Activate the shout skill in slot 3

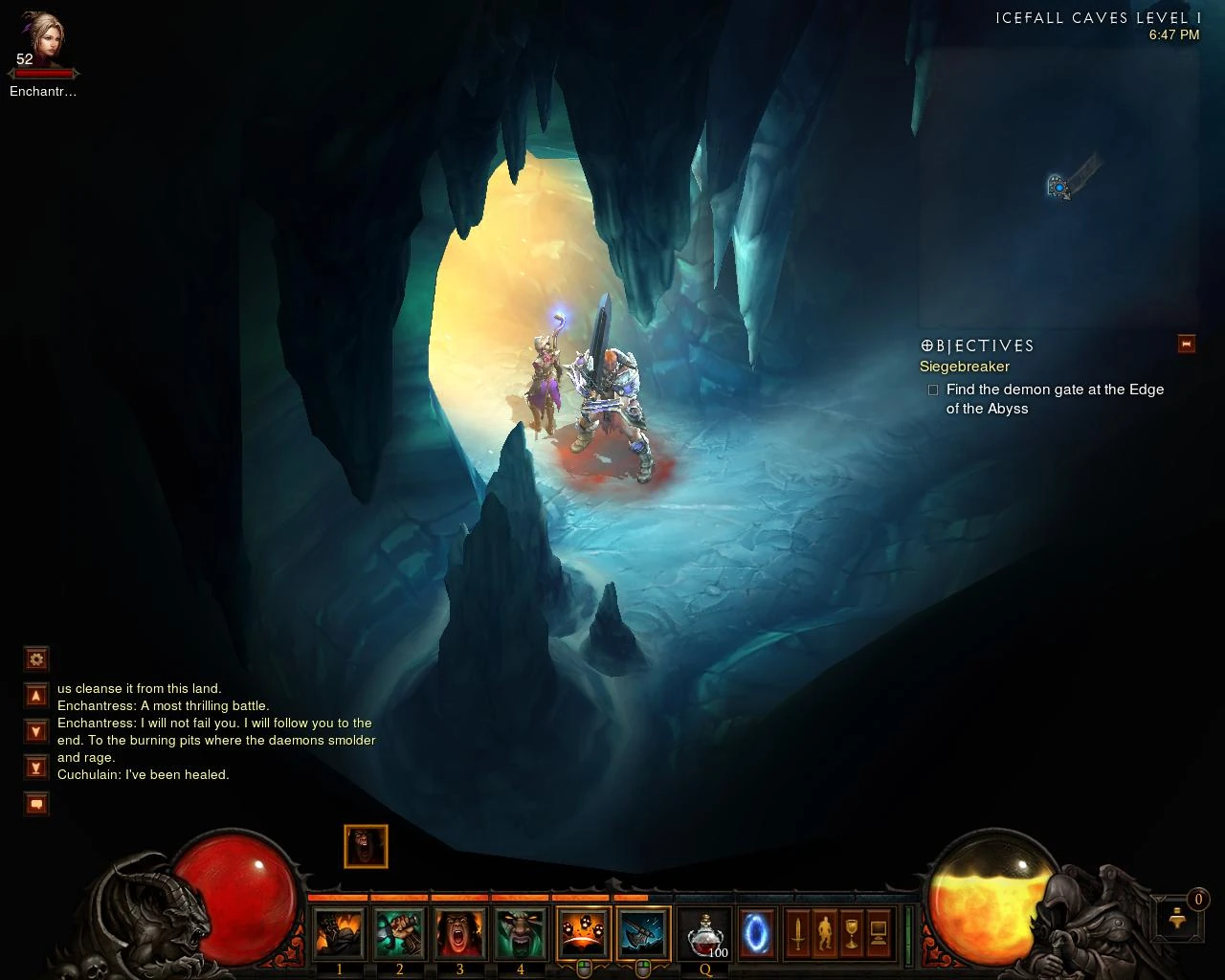pos(459,933)
